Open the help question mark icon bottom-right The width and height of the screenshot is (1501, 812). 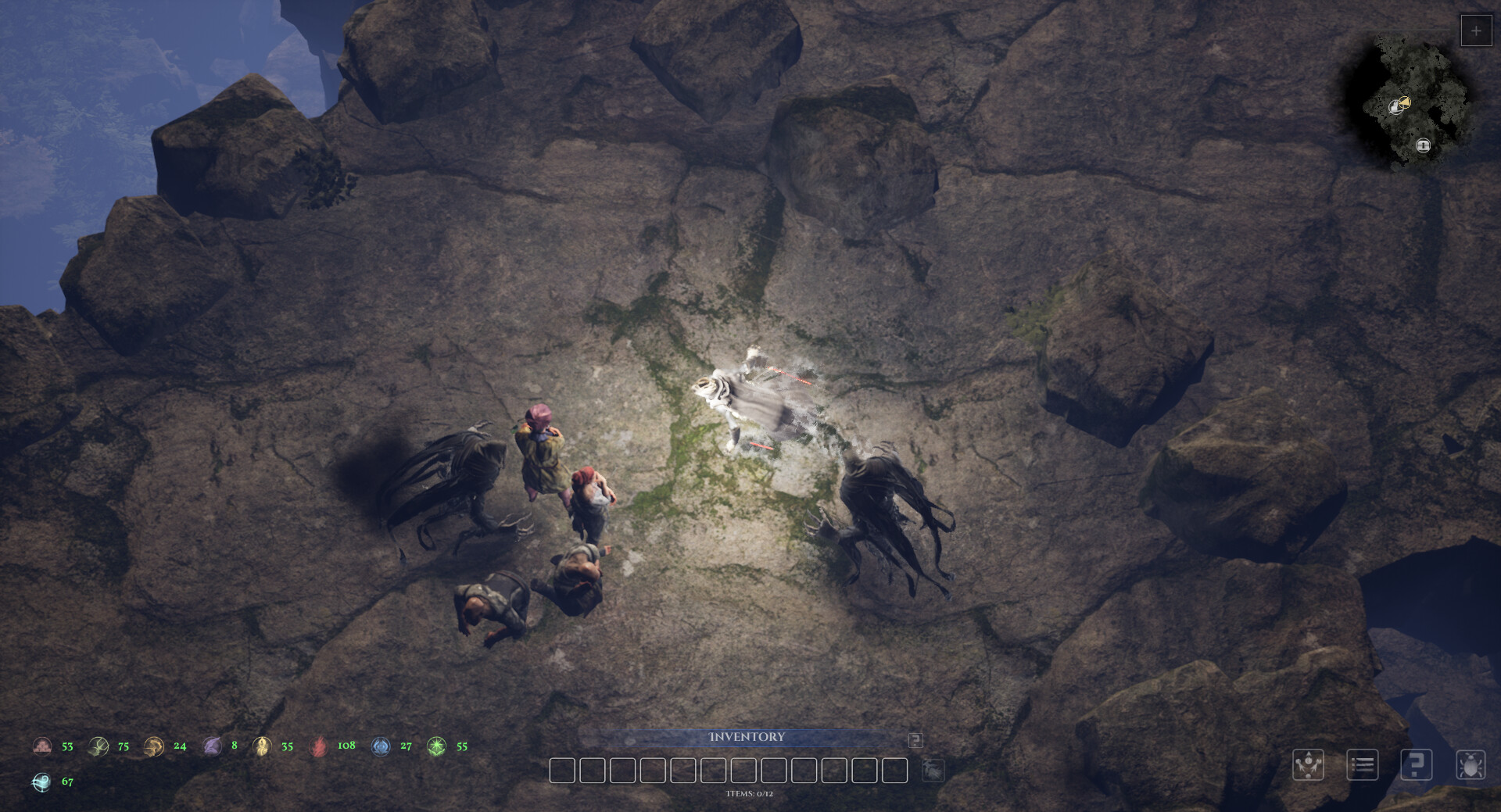tap(1416, 765)
